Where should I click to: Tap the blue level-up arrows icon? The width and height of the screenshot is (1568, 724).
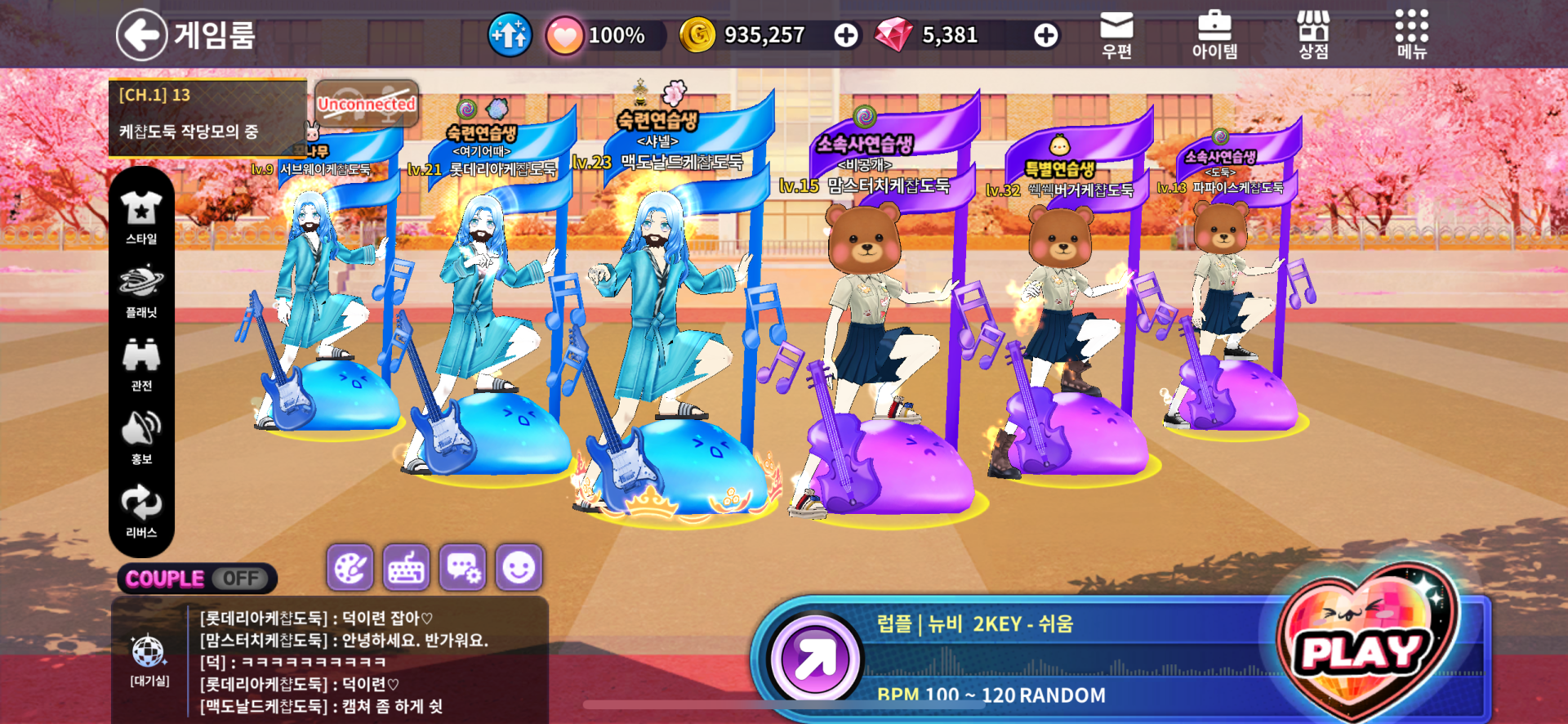510,35
